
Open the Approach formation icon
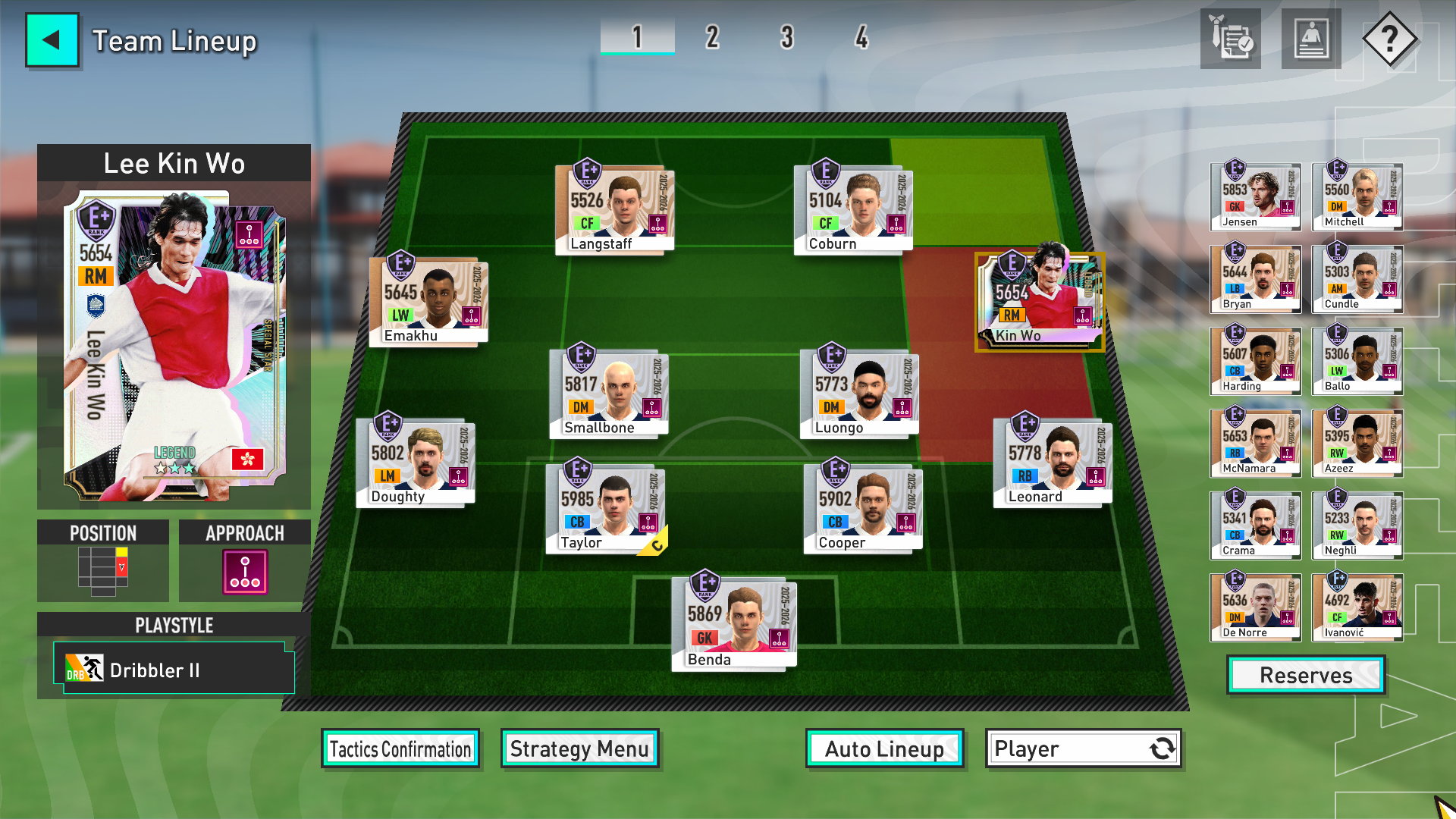click(x=244, y=572)
